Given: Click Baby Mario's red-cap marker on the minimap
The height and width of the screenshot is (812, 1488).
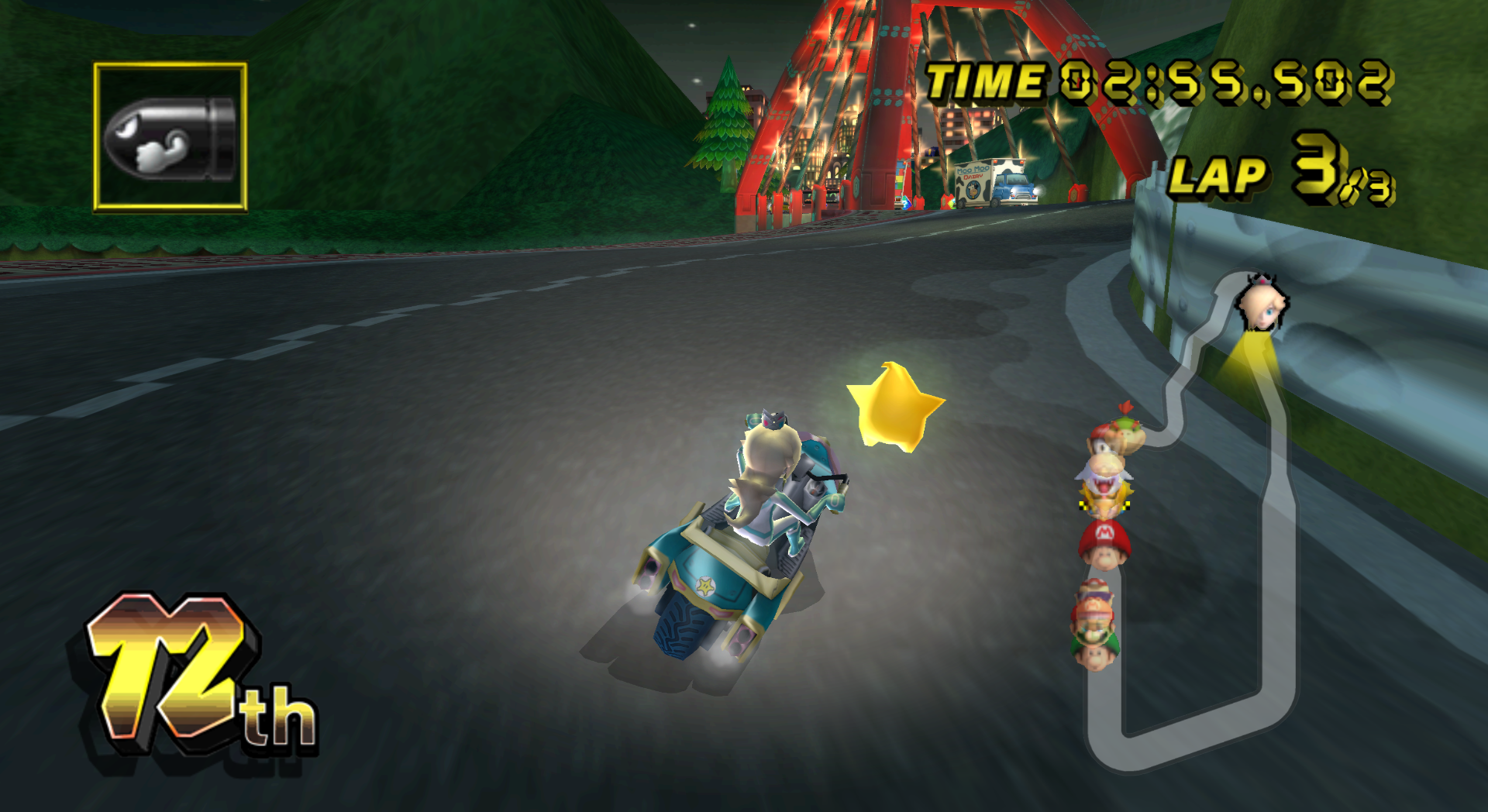Looking at the screenshot, I should click(1104, 542).
